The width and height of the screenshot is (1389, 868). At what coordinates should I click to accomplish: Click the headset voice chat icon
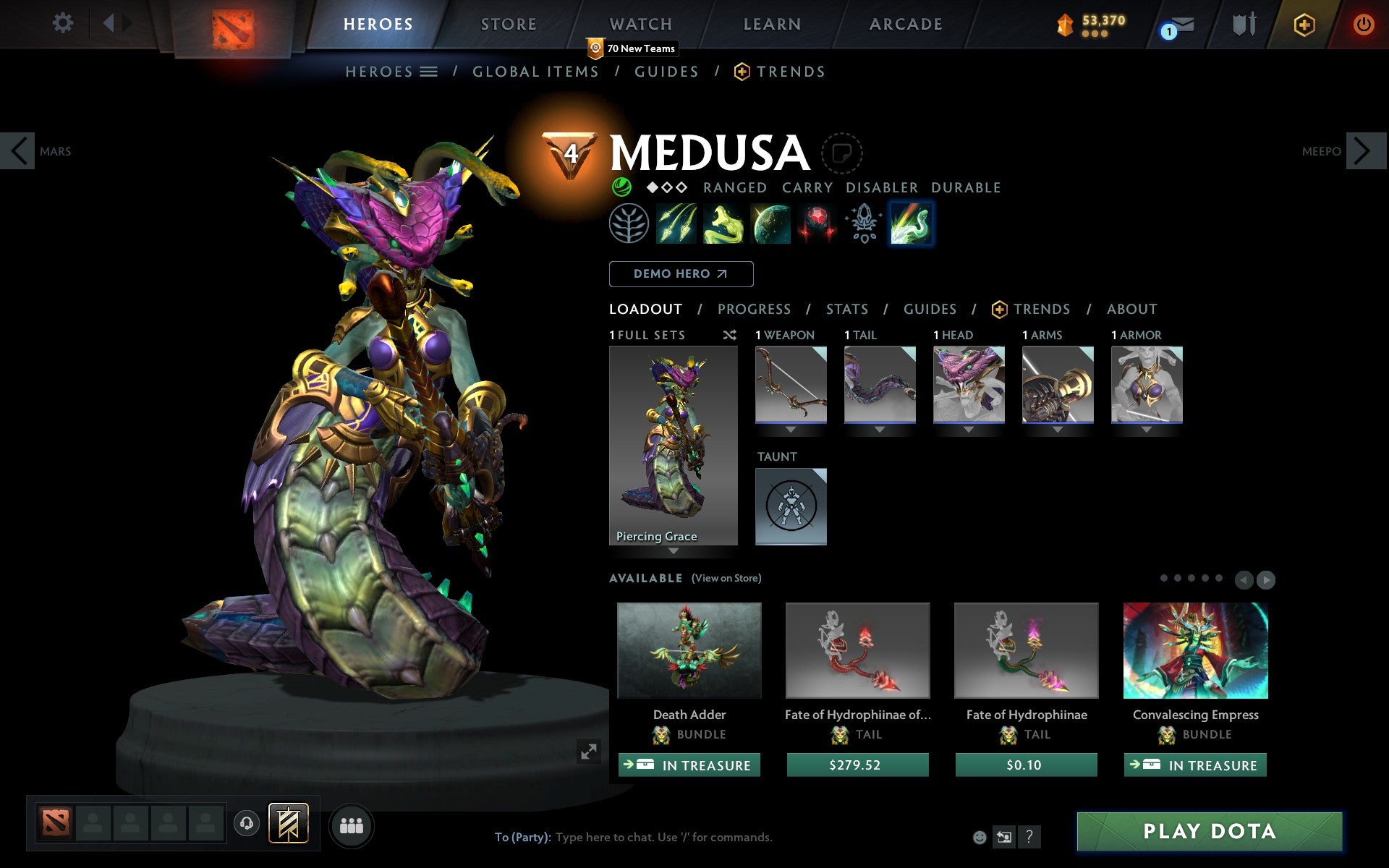pyautogui.click(x=245, y=825)
